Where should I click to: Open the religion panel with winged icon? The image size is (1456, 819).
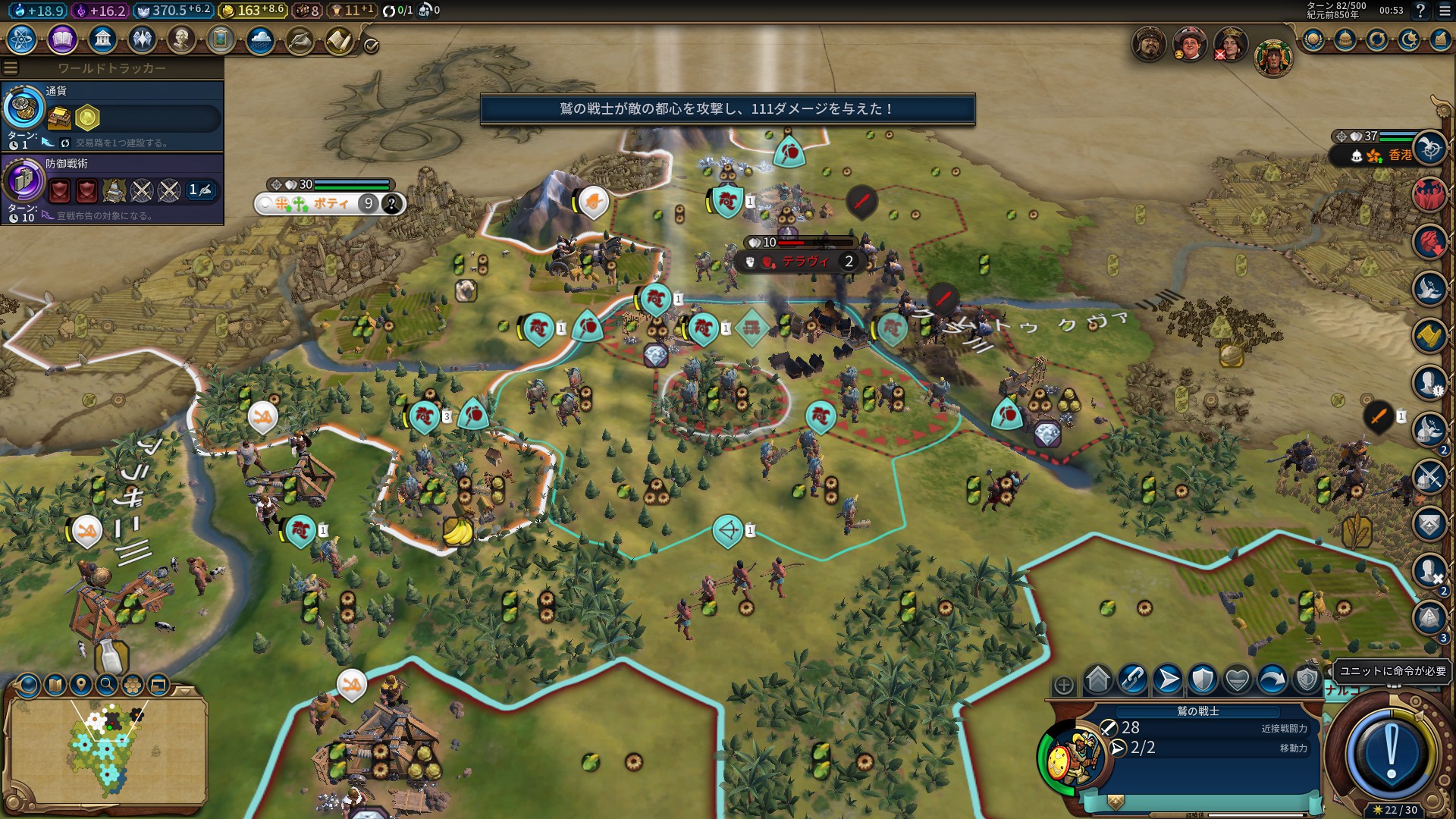click(142, 39)
